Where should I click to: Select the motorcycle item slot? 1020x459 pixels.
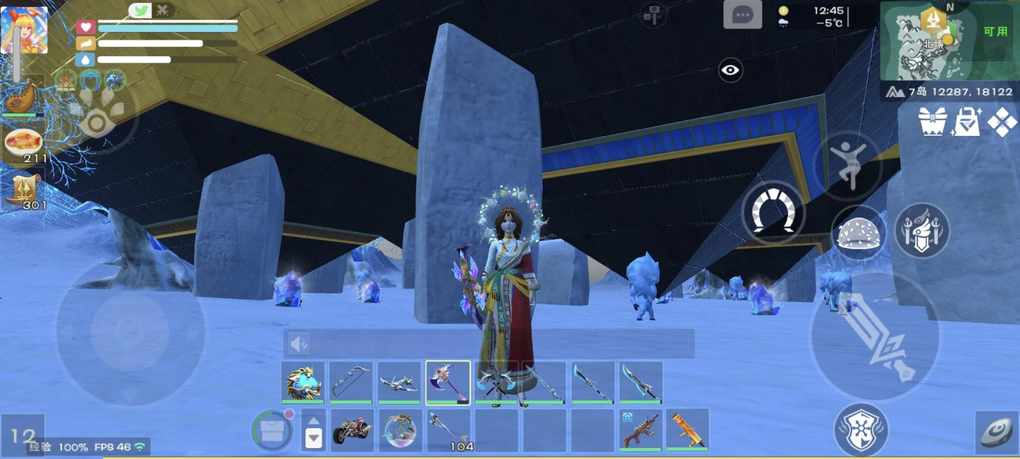click(x=352, y=430)
